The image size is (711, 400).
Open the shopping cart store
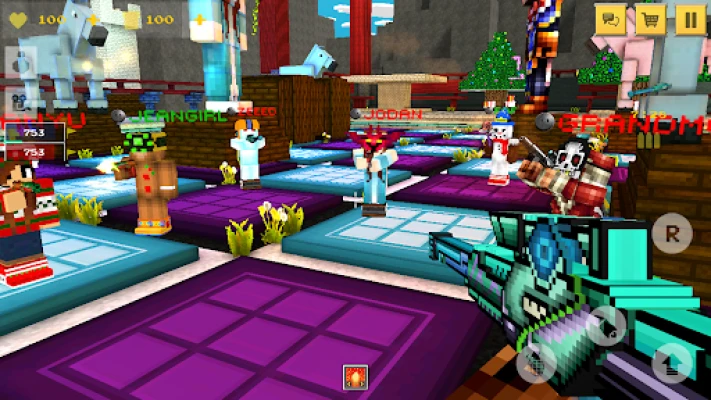650,18
